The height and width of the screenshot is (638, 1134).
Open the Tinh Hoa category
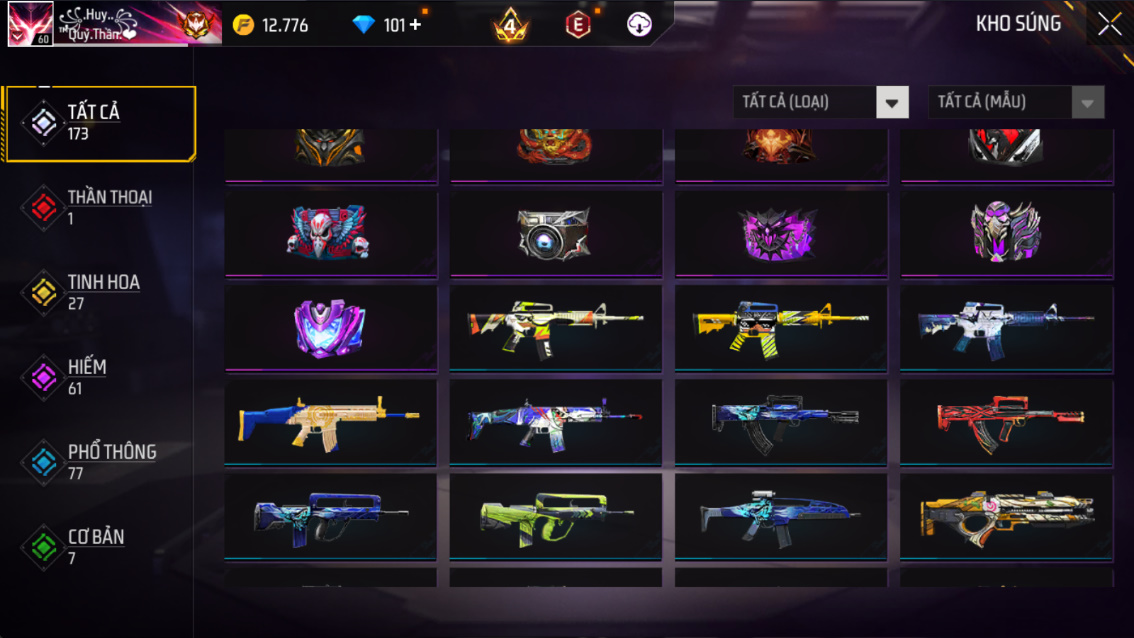98,292
